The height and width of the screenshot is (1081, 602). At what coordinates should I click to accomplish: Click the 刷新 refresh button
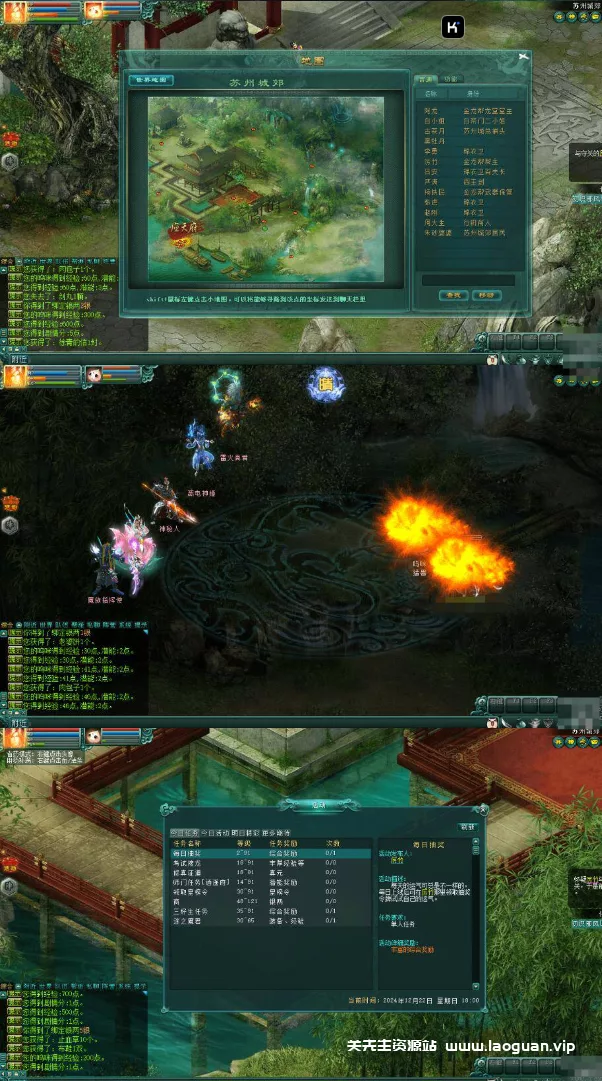pos(467,828)
